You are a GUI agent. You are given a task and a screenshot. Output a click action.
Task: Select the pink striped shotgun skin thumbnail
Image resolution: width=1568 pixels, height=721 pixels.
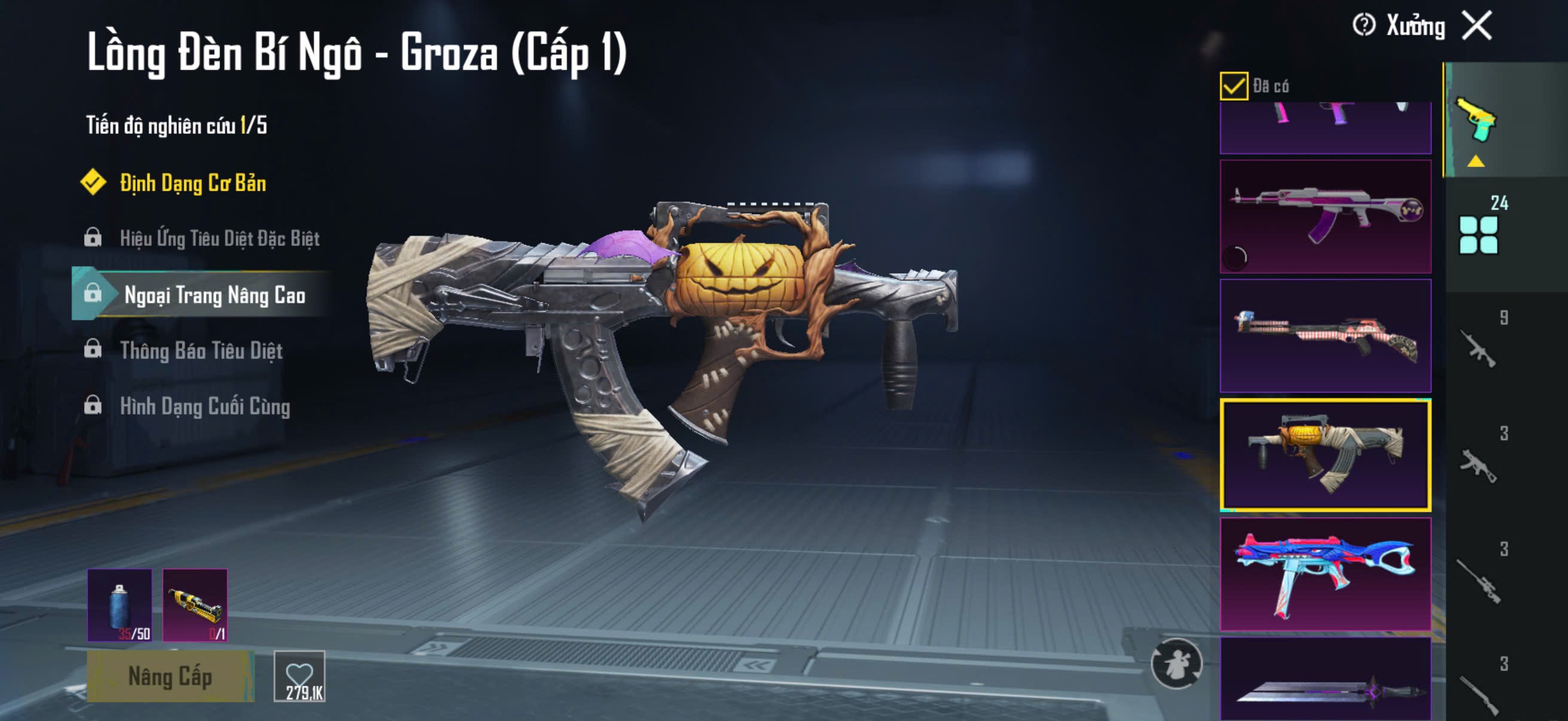coord(1325,336)
